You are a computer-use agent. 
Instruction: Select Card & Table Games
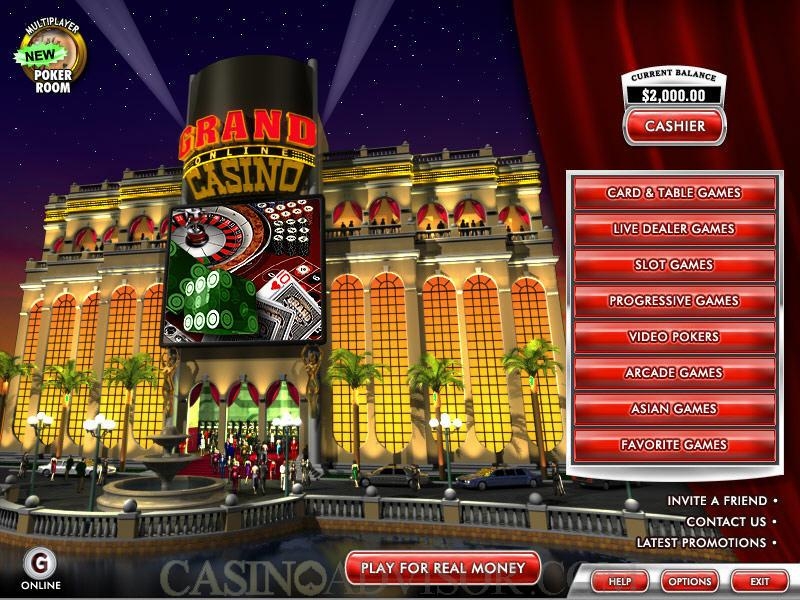pos(674,193)
